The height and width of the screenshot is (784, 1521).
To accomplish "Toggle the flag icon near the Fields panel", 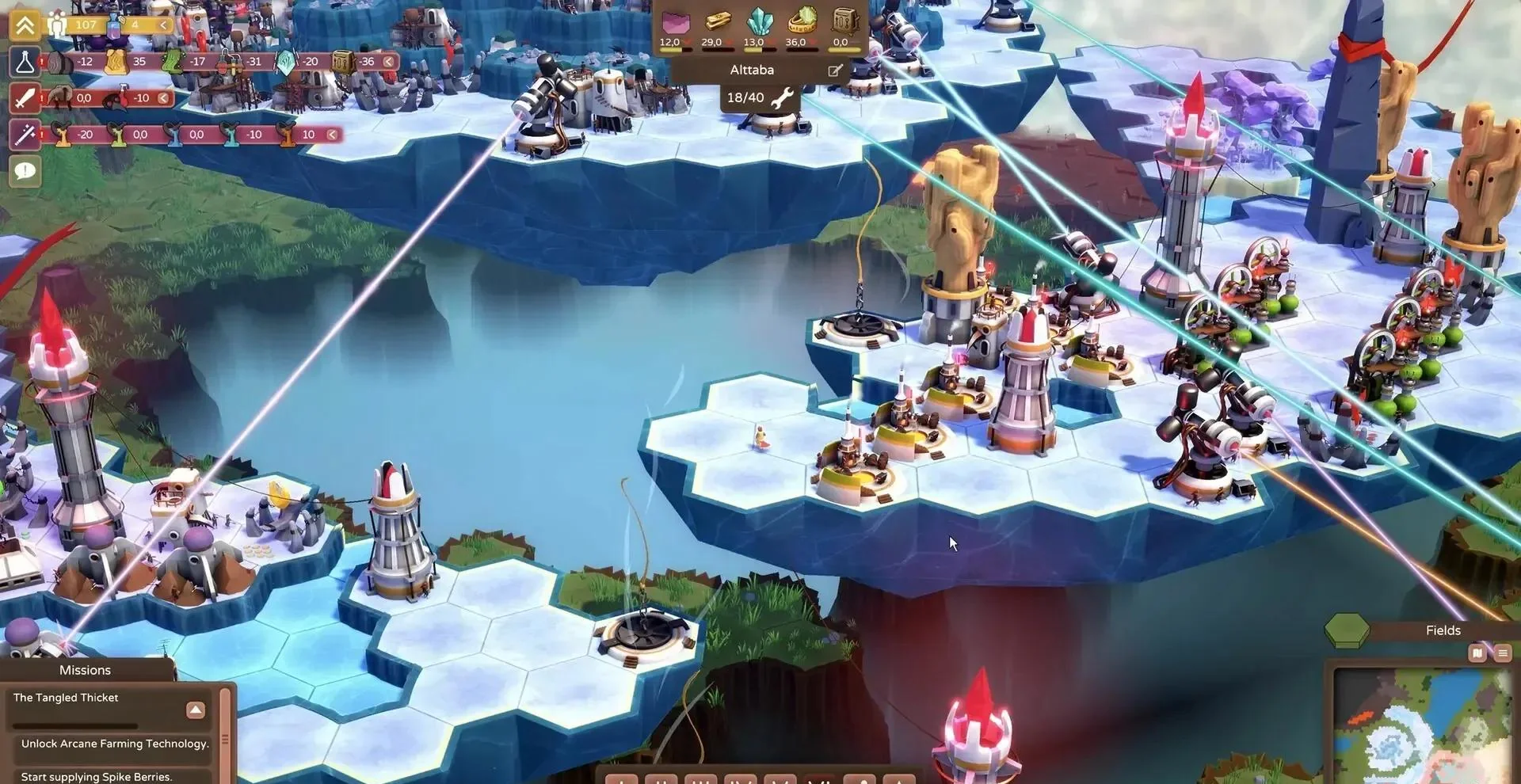I will [x=1477, y=653].
